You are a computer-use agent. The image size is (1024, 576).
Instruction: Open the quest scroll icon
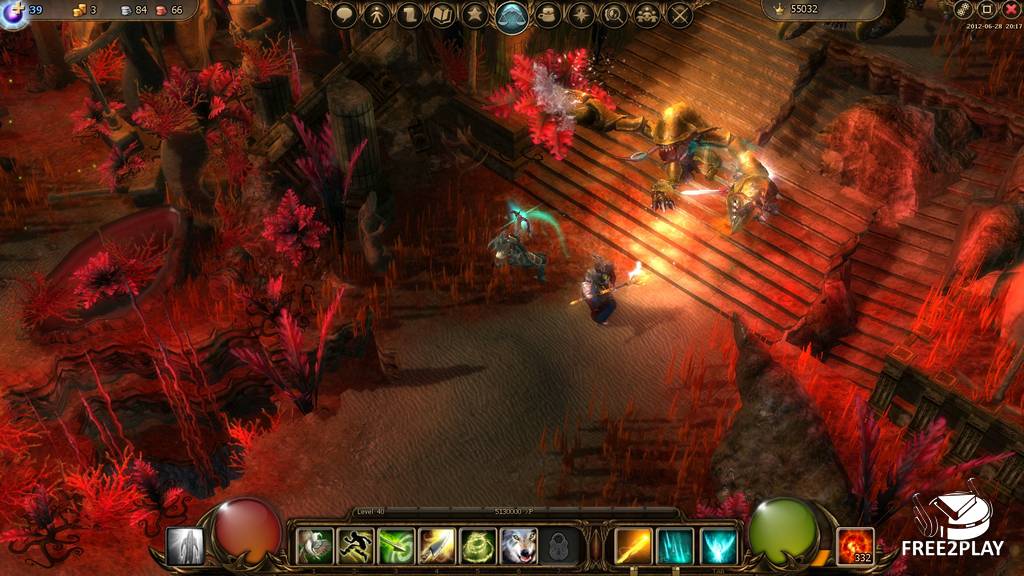click(x=408, y=15)
